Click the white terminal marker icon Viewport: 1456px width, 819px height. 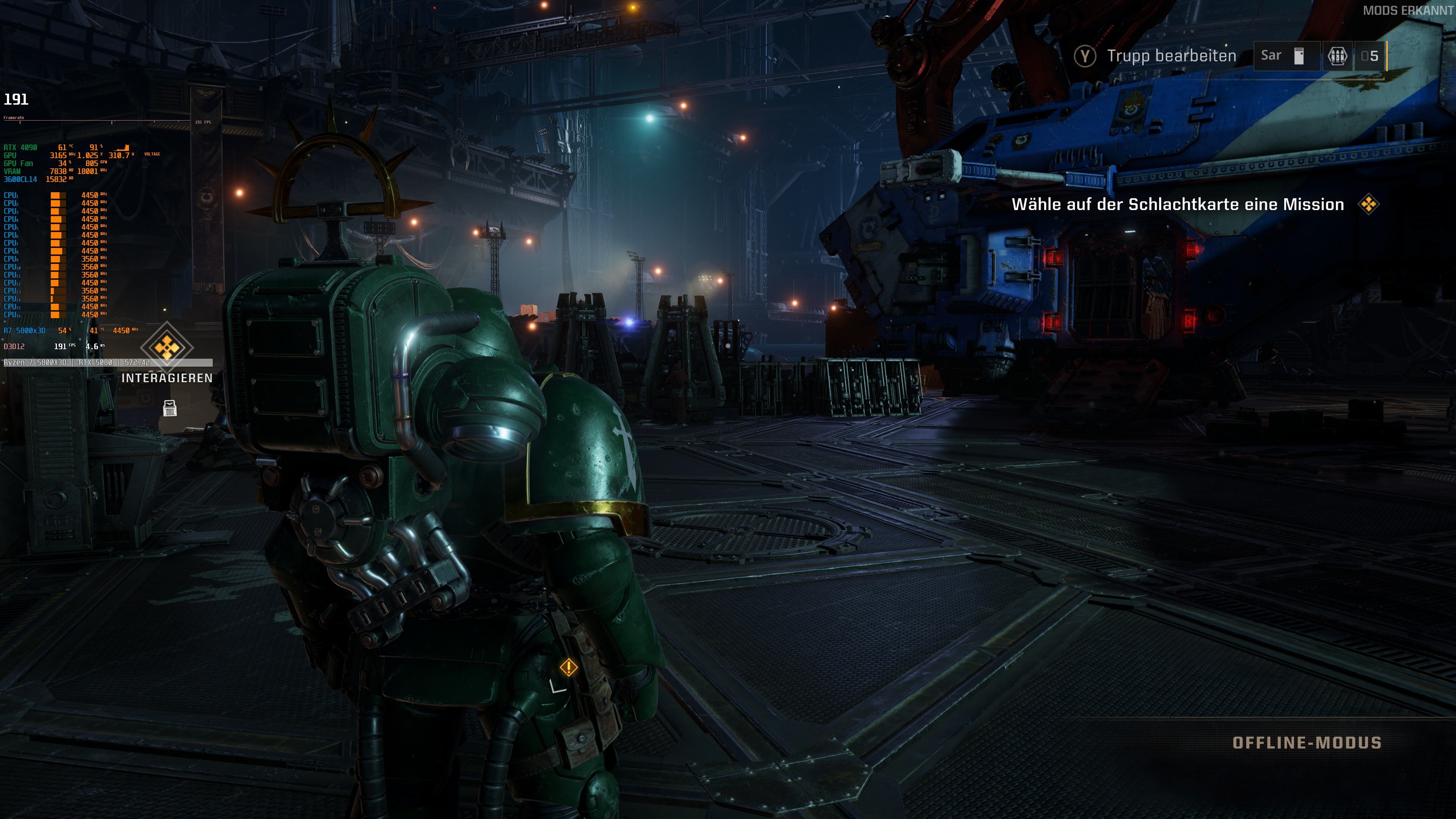169,408
